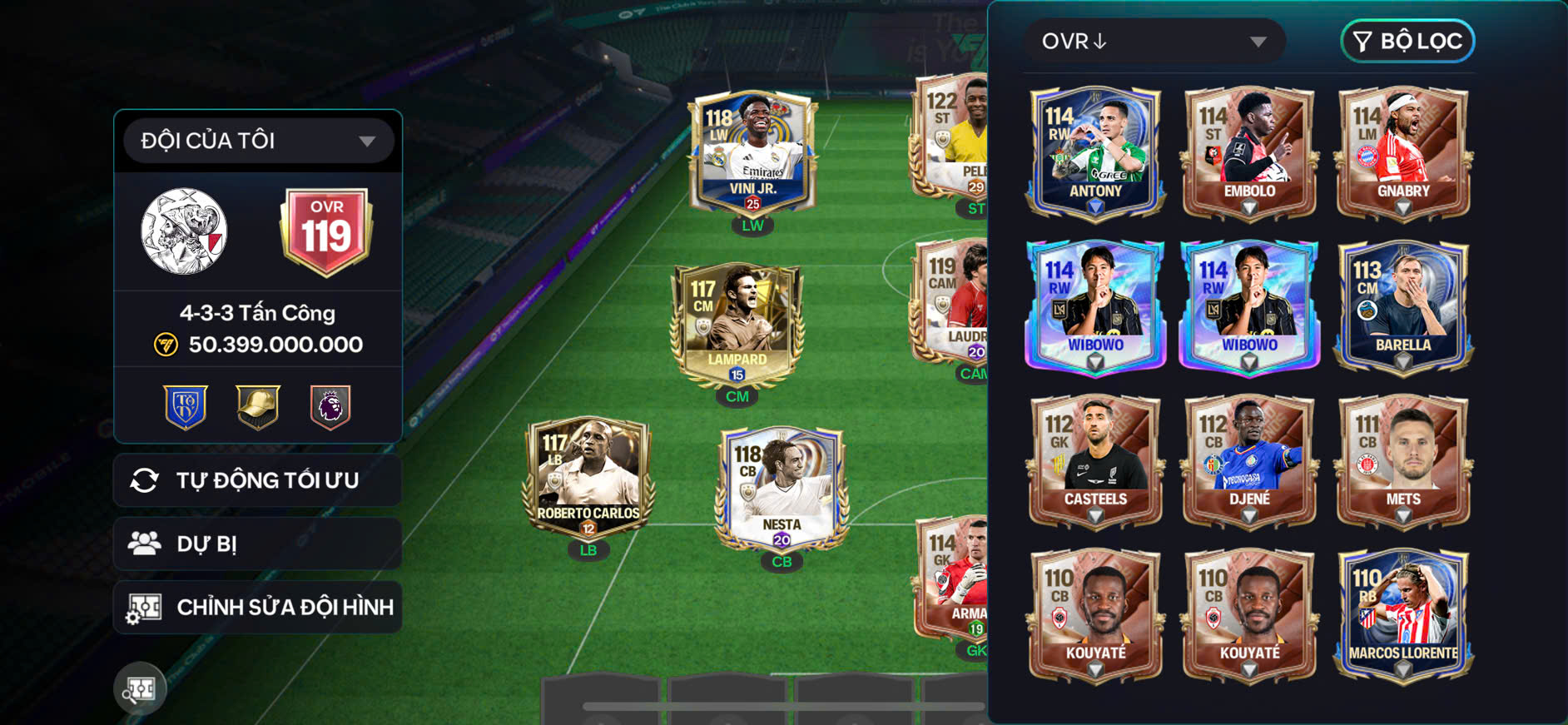Click the Tự Động Tối Ưu button
The height and width of the screenshot is (725, 1568).
point(258,480)
